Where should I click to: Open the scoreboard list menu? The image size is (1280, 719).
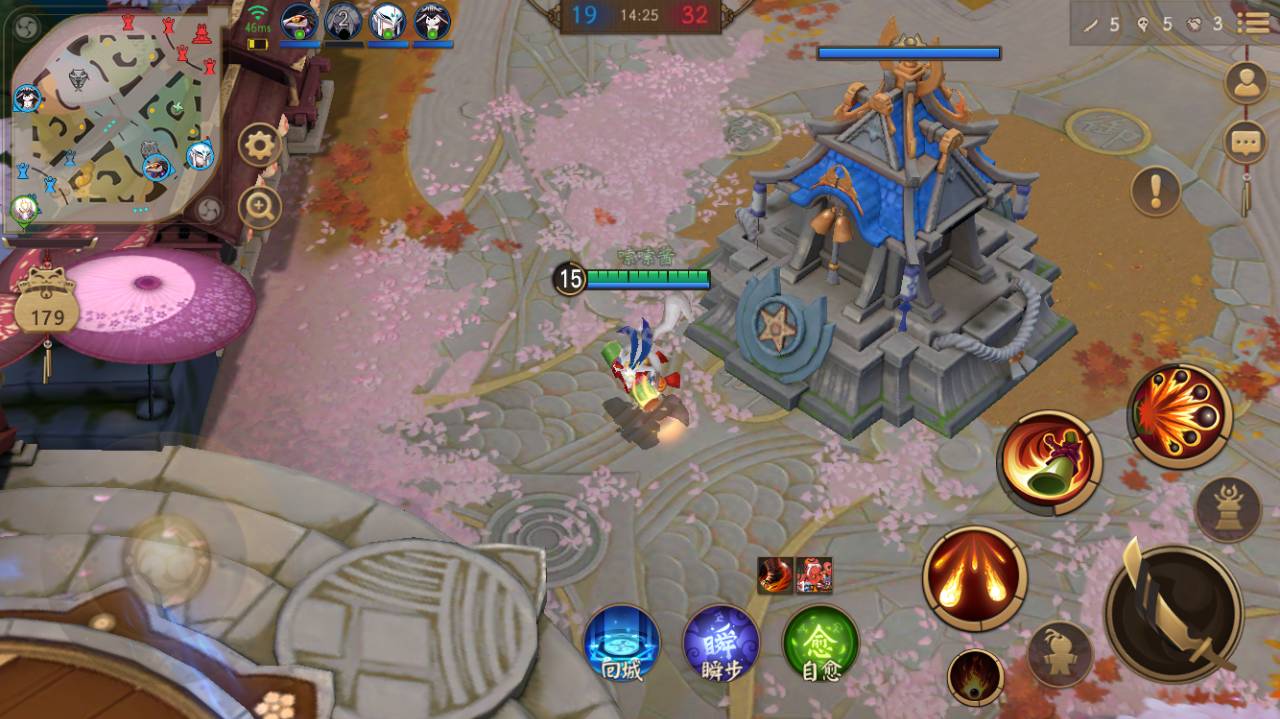[1252, 23]
